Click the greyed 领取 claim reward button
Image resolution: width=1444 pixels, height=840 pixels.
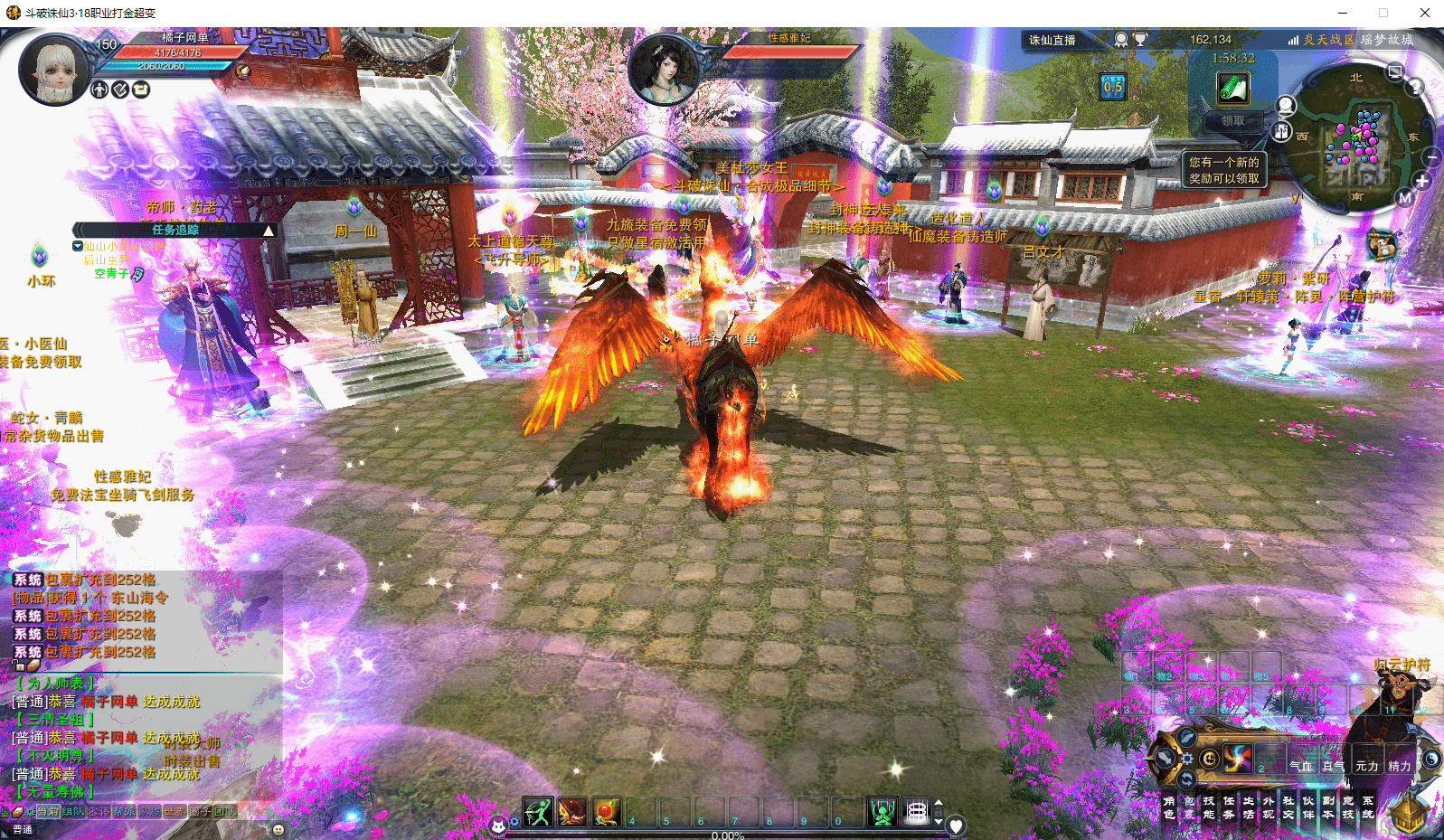point(1232,120)
